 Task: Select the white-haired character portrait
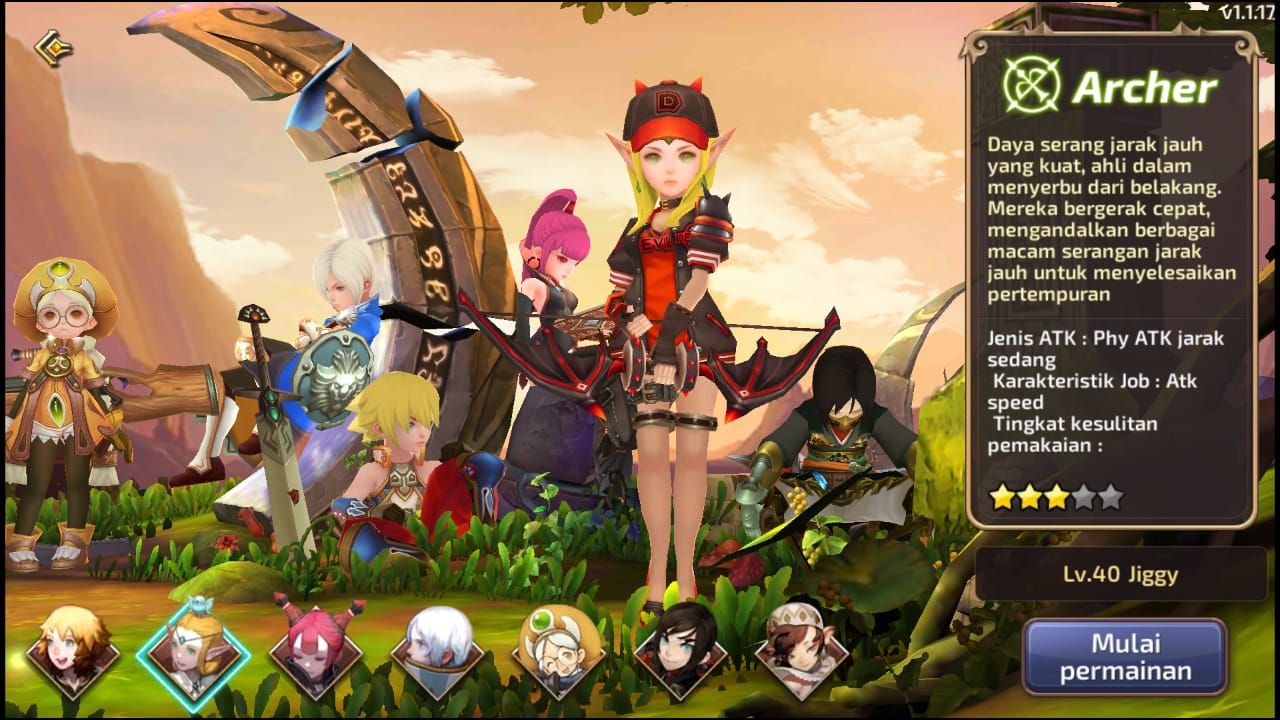437,653
